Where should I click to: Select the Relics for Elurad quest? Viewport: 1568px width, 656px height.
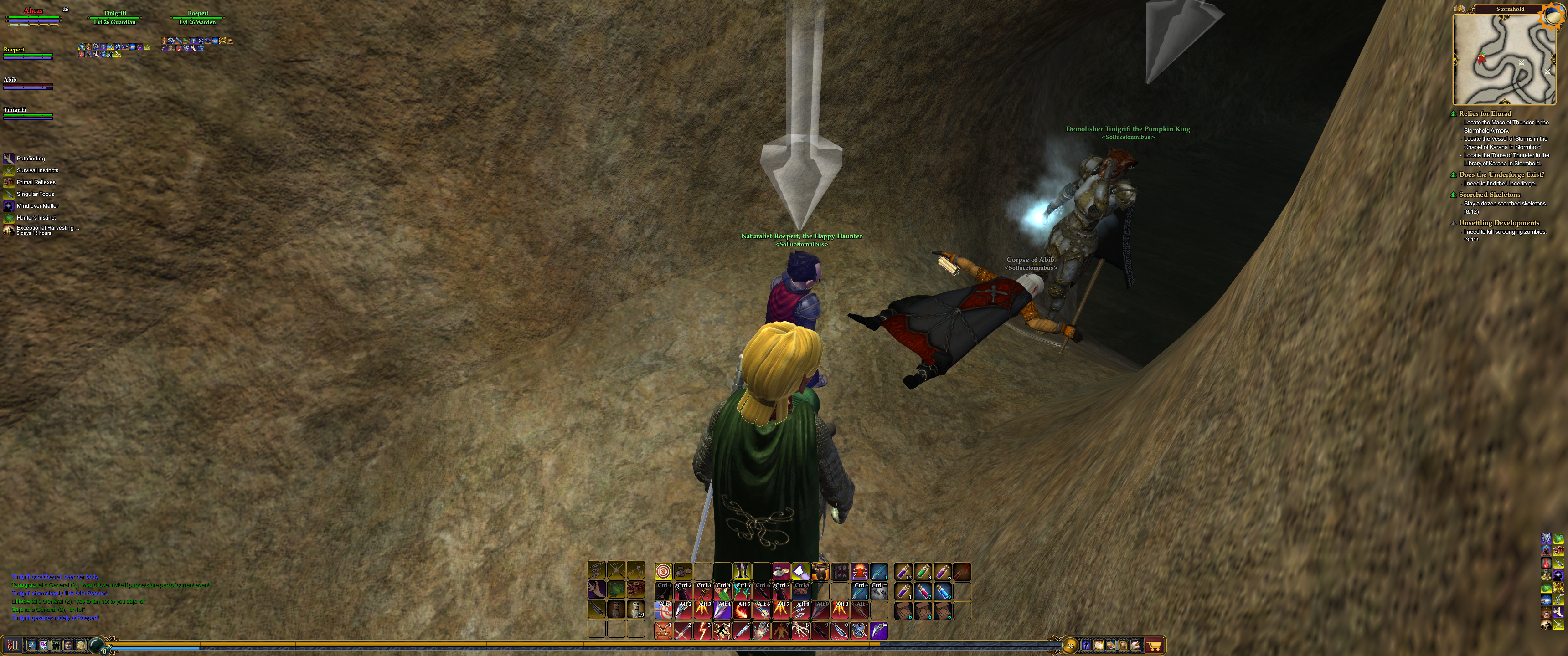point(1485,113)
